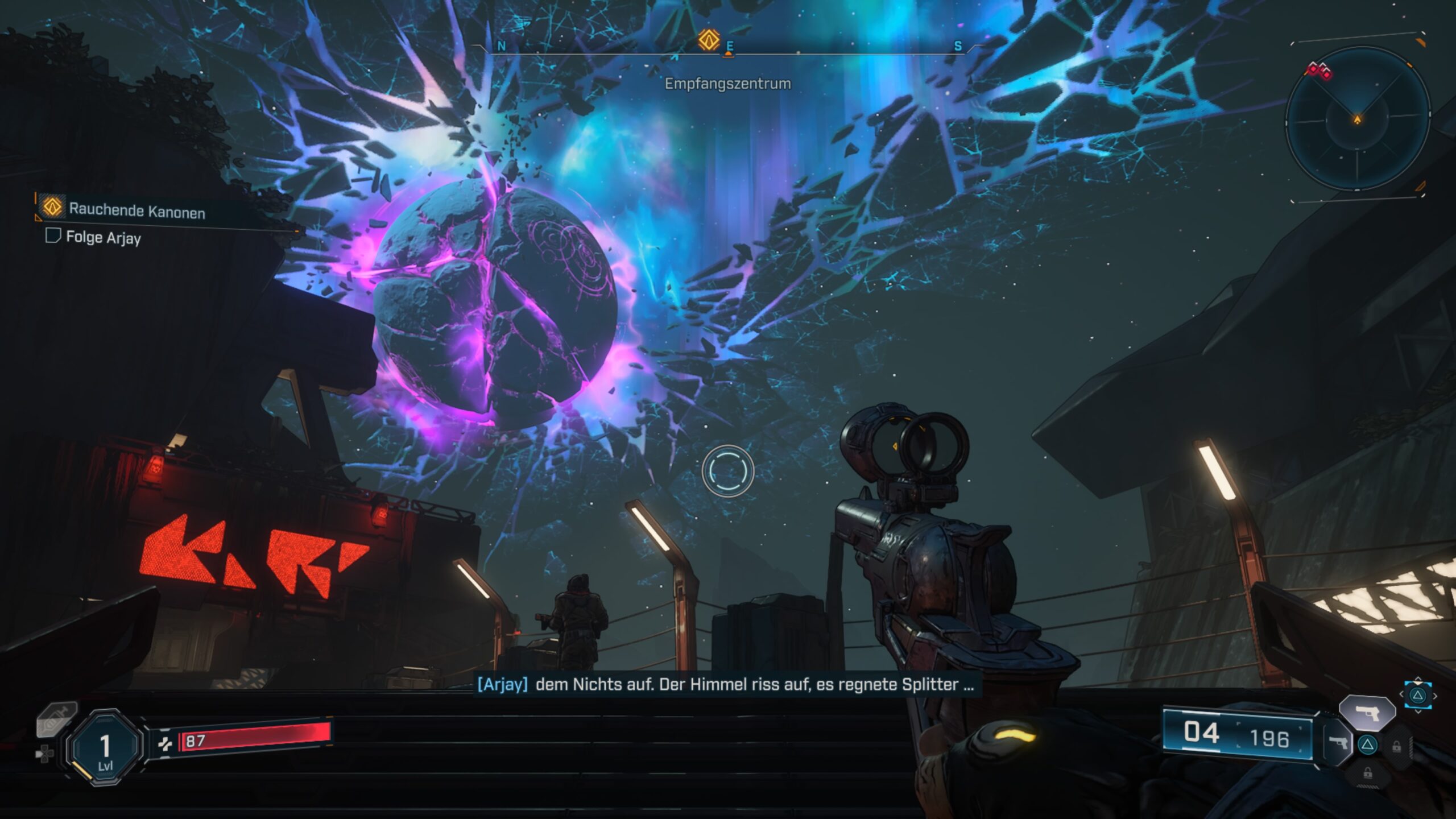Select the highlighted active pistol slot
The width and height of the screenshot is (1456, 819).
point(1367,712)
